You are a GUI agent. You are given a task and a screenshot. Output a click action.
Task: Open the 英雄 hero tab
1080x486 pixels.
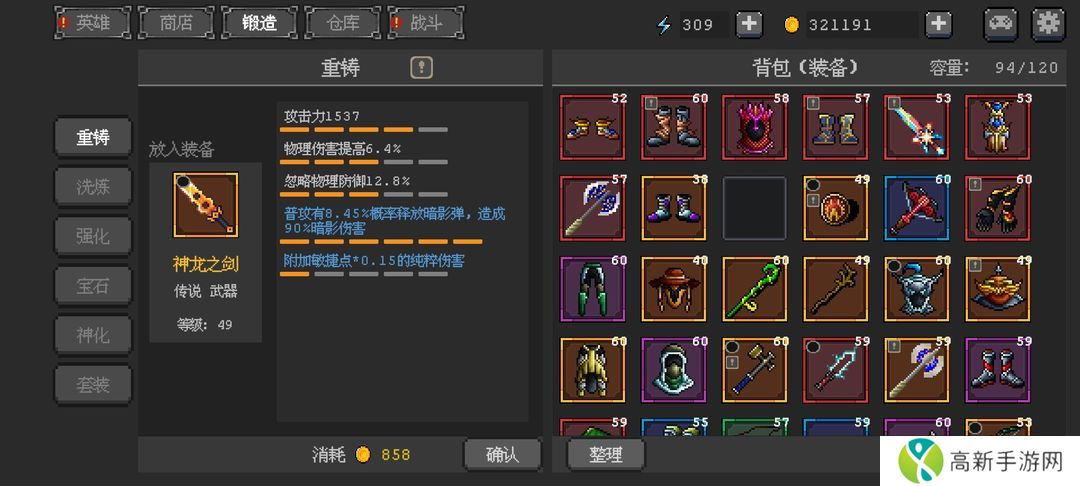(93, 23)
